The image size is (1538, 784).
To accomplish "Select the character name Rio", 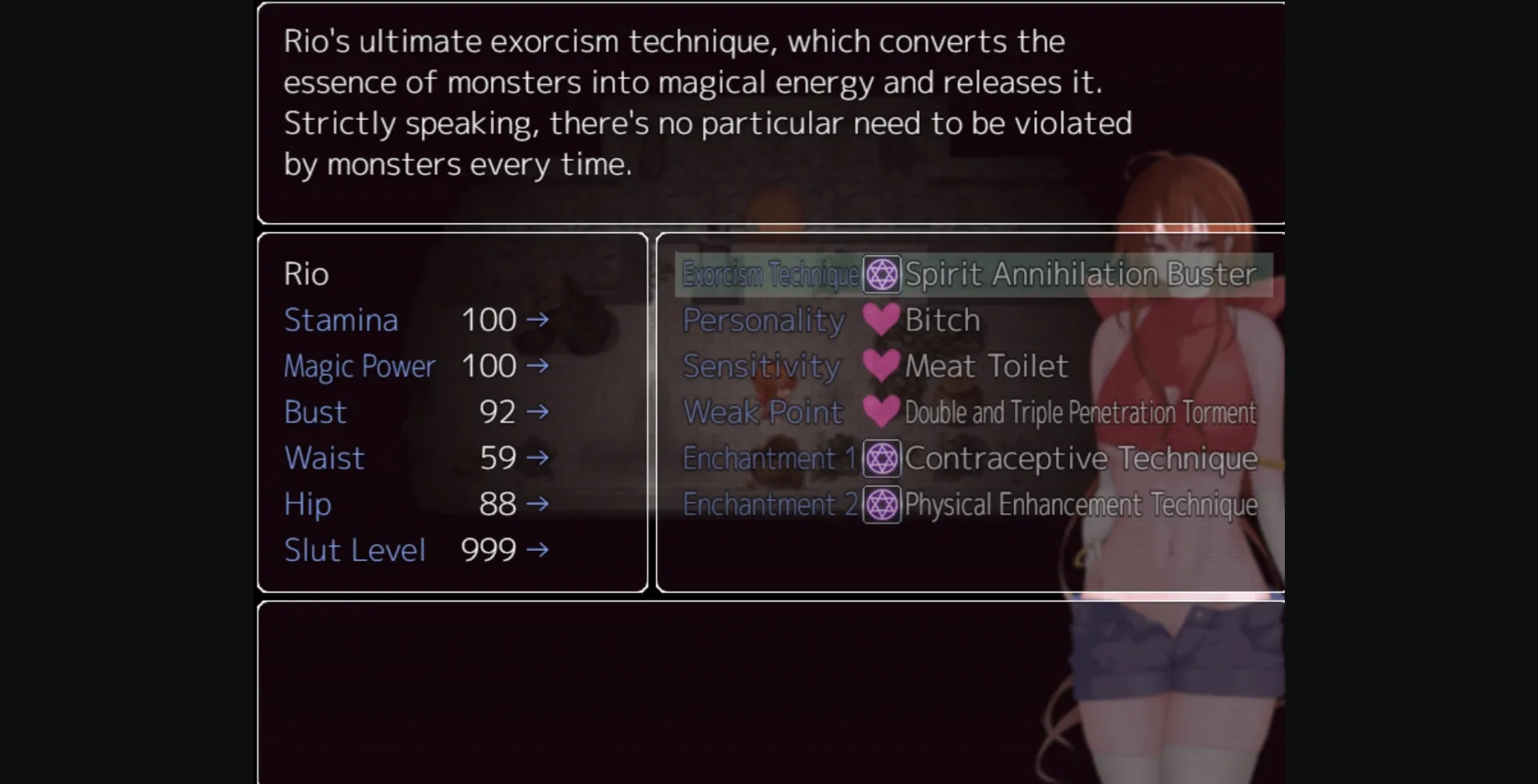I will [x=307, y=273].
